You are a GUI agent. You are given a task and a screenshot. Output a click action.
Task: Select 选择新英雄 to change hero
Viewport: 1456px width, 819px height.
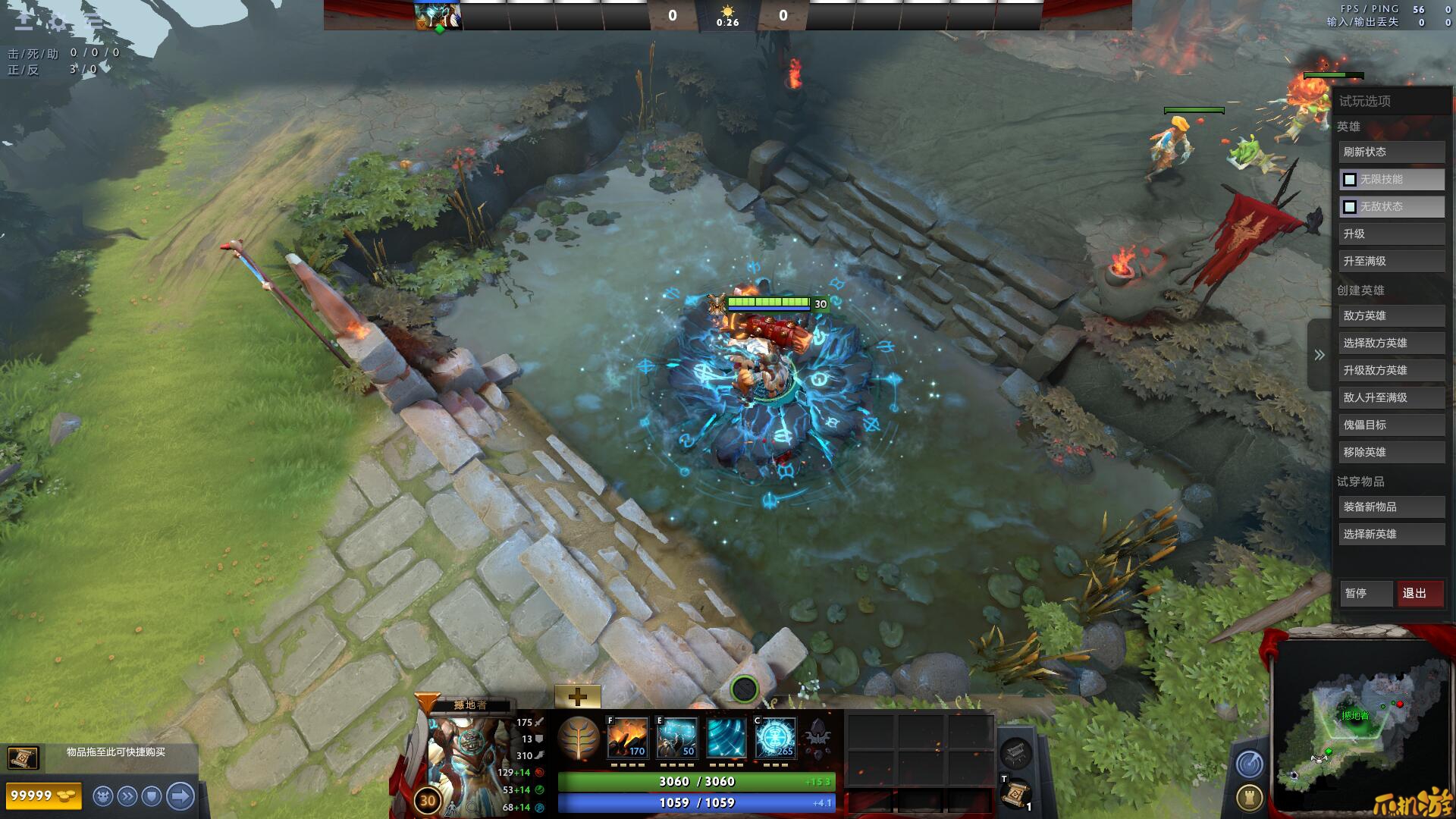1391,534
